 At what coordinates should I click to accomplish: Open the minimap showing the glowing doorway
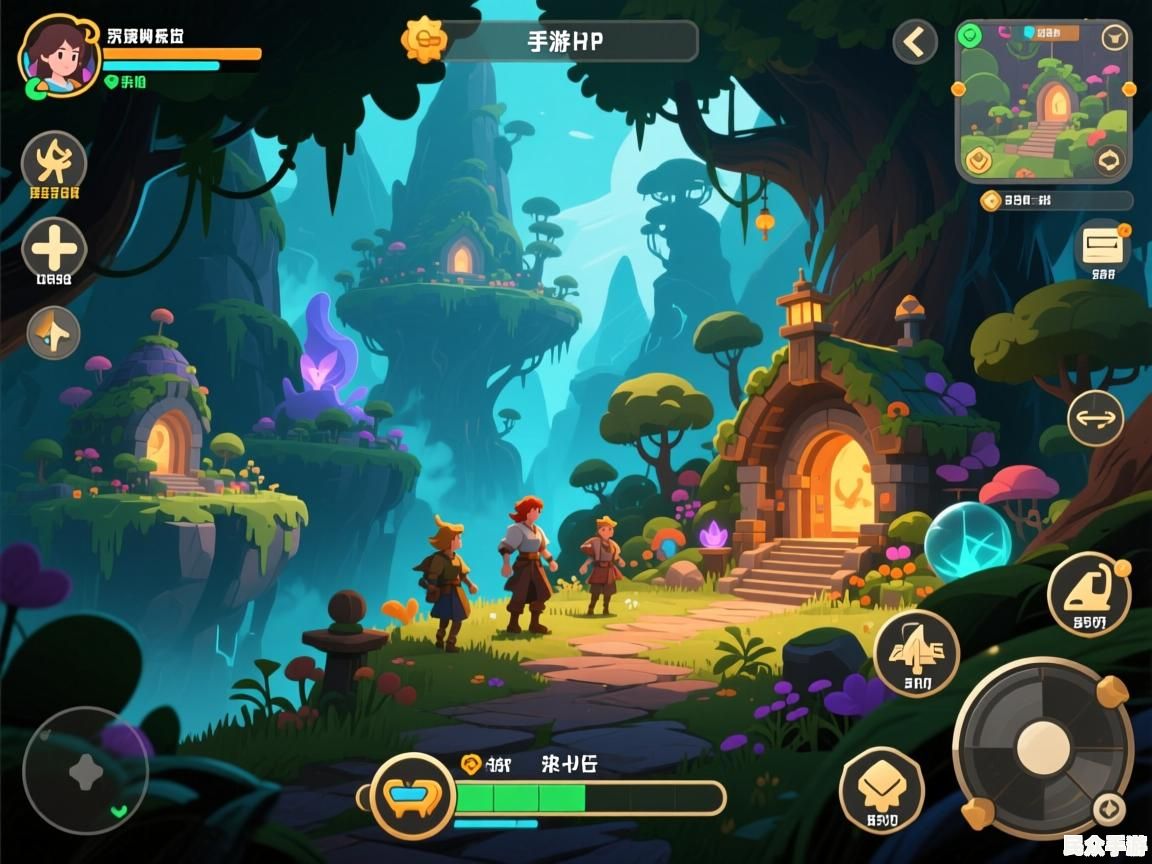(x=1044, y=101)
